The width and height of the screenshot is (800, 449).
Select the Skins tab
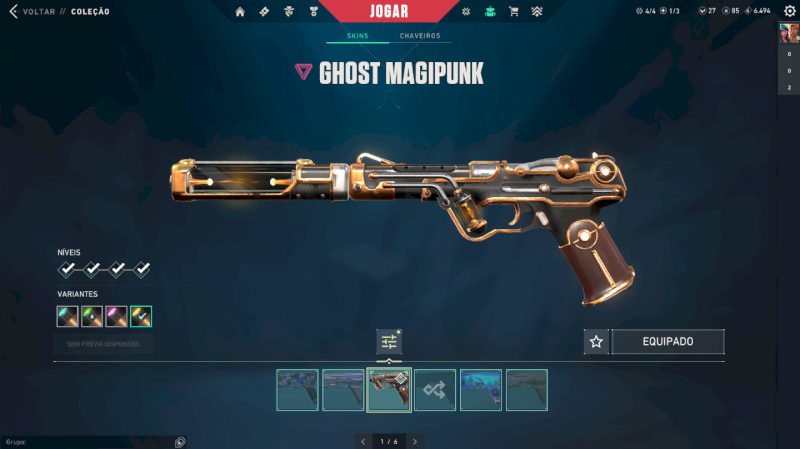[357, 36]
